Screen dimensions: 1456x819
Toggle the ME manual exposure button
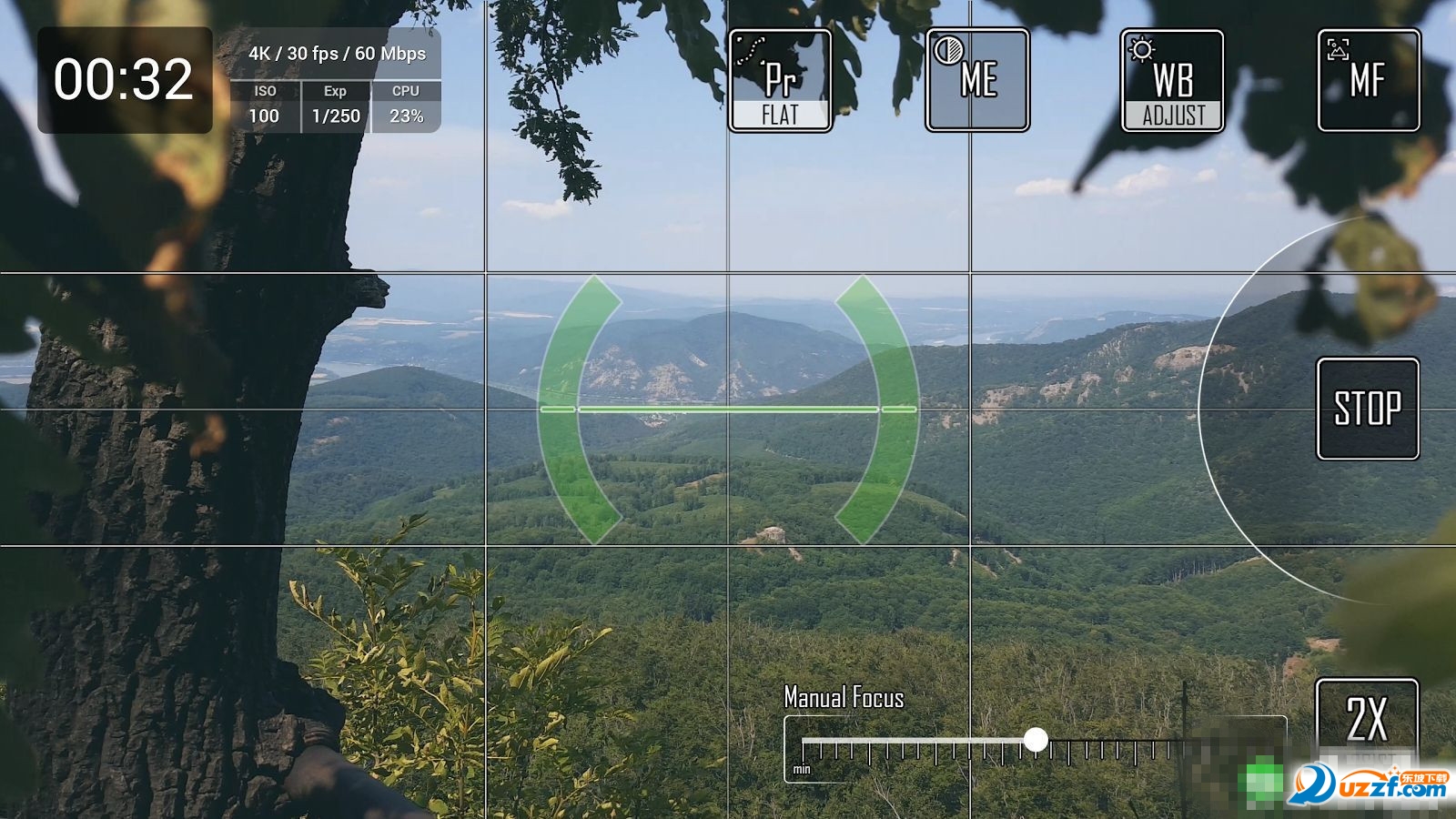977,81
